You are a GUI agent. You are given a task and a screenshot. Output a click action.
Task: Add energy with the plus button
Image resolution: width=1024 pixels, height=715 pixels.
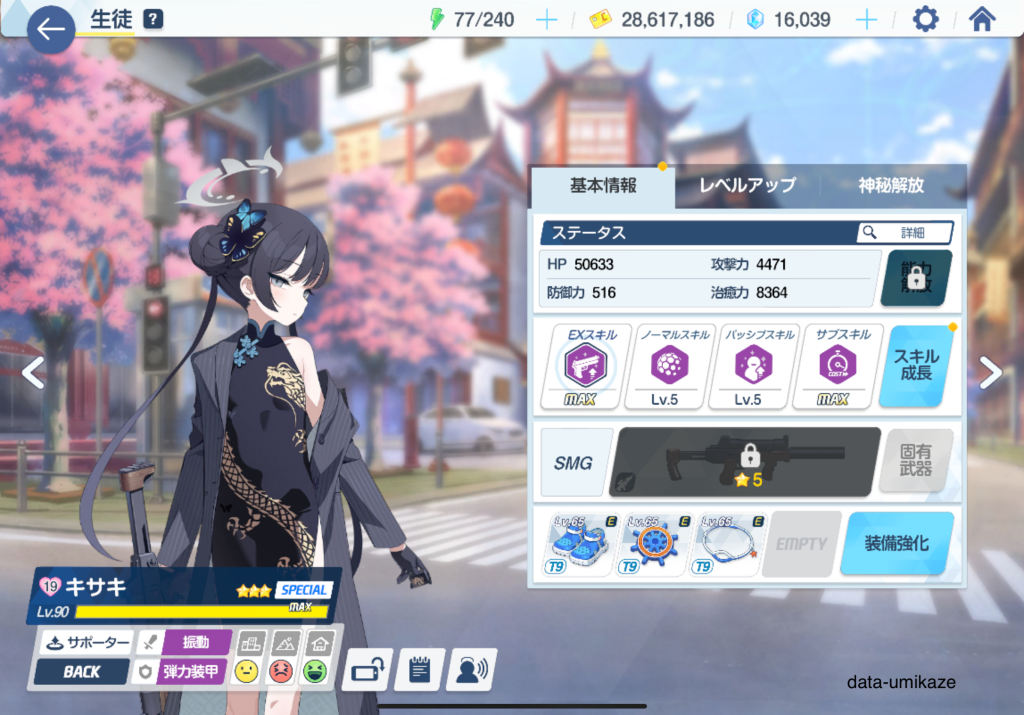[546, 20]
